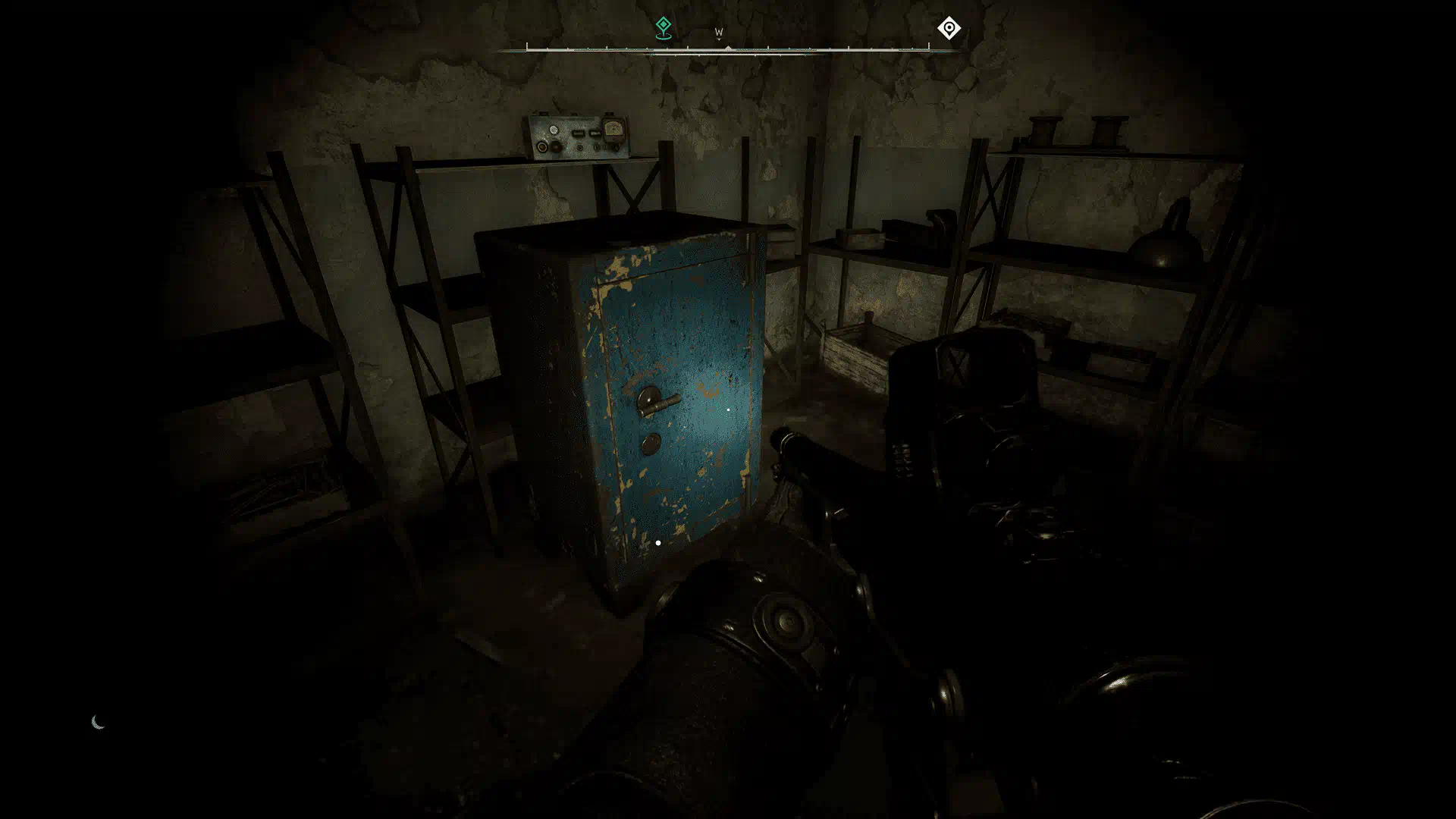Click the compass bar's W heading label
This screenshot has width=1456, height=819.
click(719, 33)
